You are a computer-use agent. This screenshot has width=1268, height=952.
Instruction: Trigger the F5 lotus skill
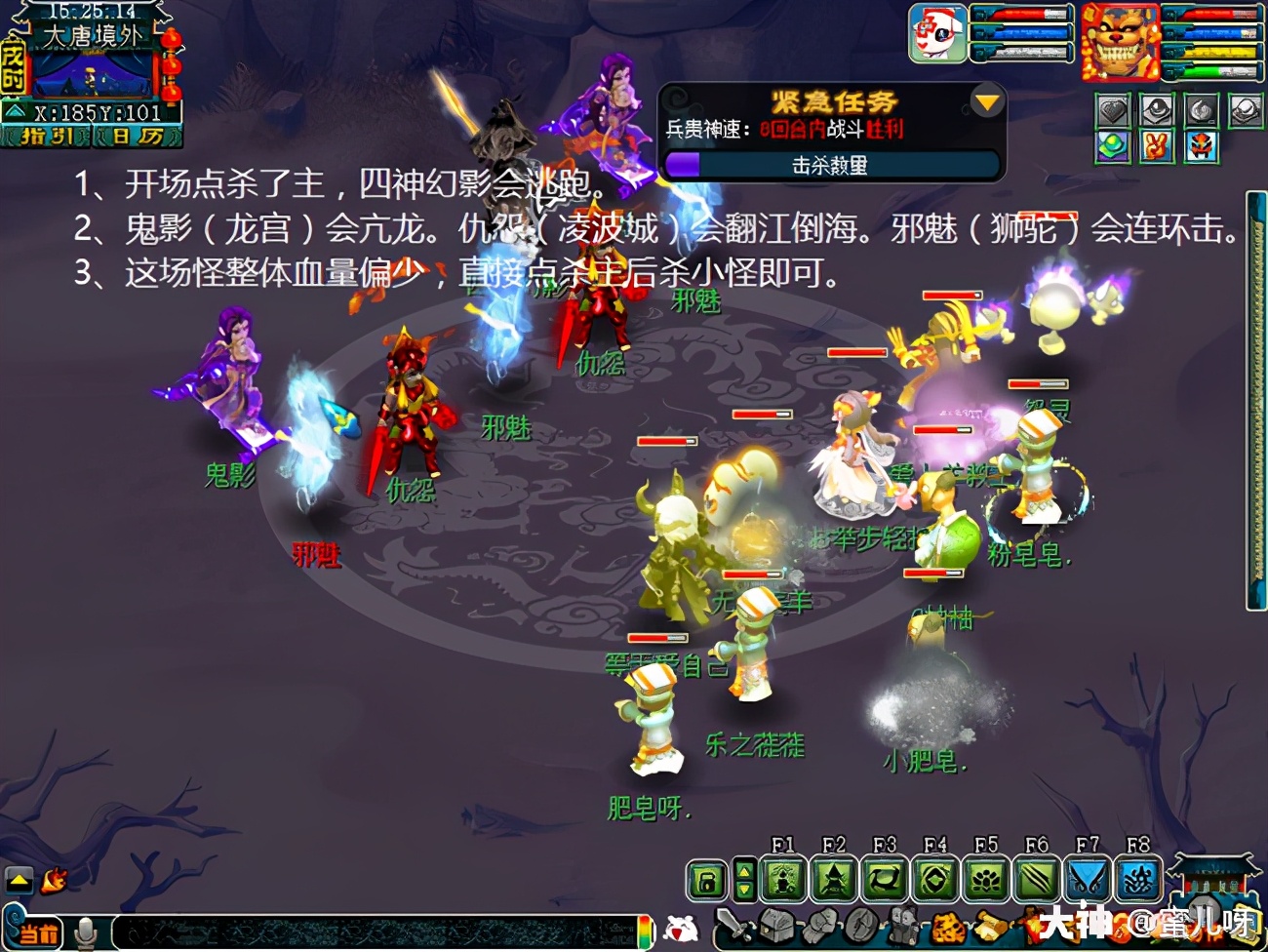pos(986,880)
